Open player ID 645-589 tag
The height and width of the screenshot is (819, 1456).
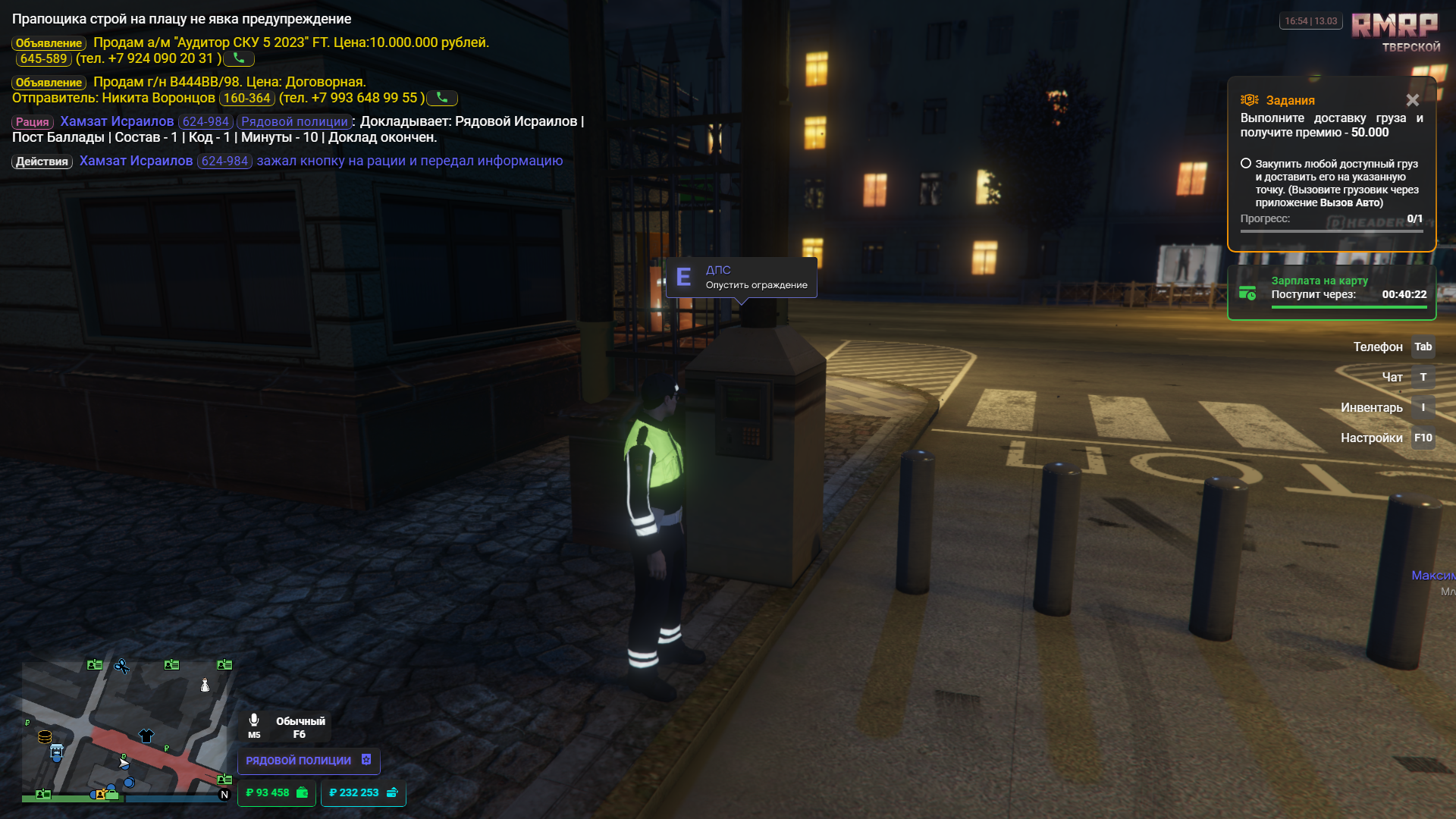[43, 58]
